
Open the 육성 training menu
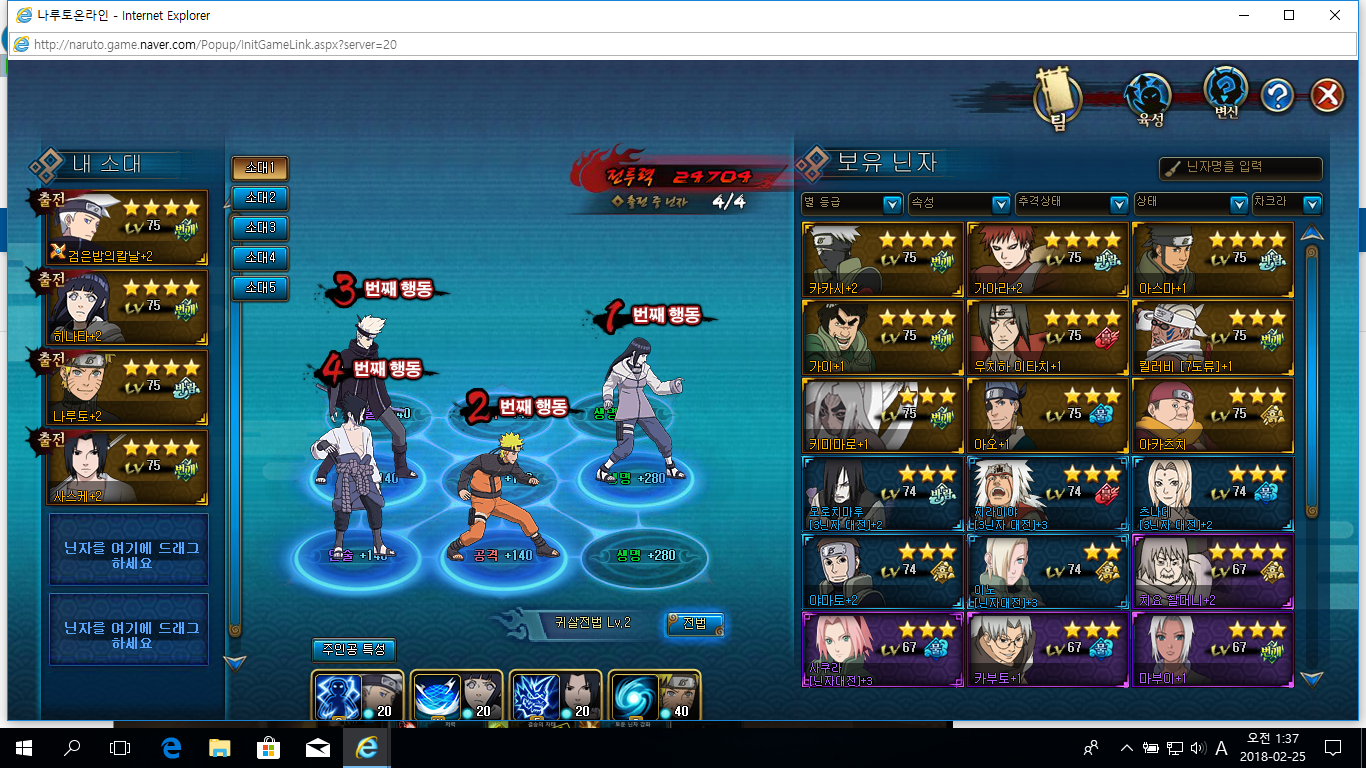coord(1150,99)
